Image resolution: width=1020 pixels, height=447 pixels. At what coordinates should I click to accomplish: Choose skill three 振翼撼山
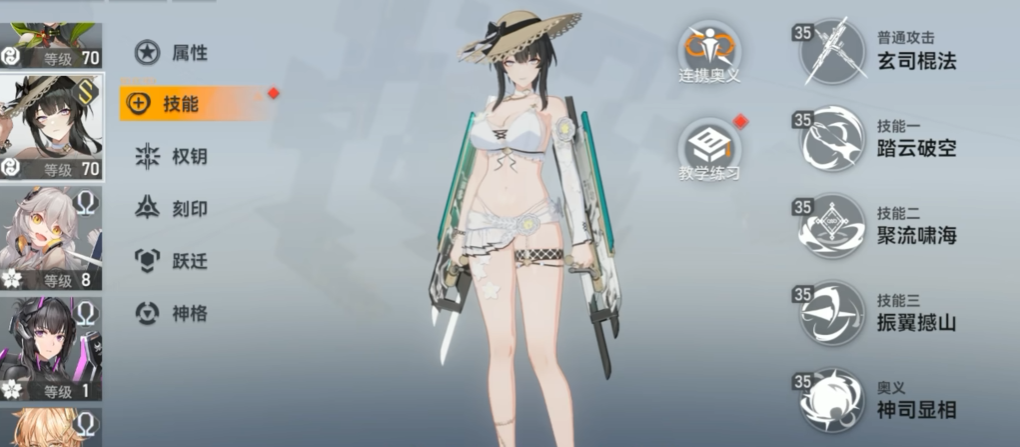pyautogui.click(x=832, y=313)
